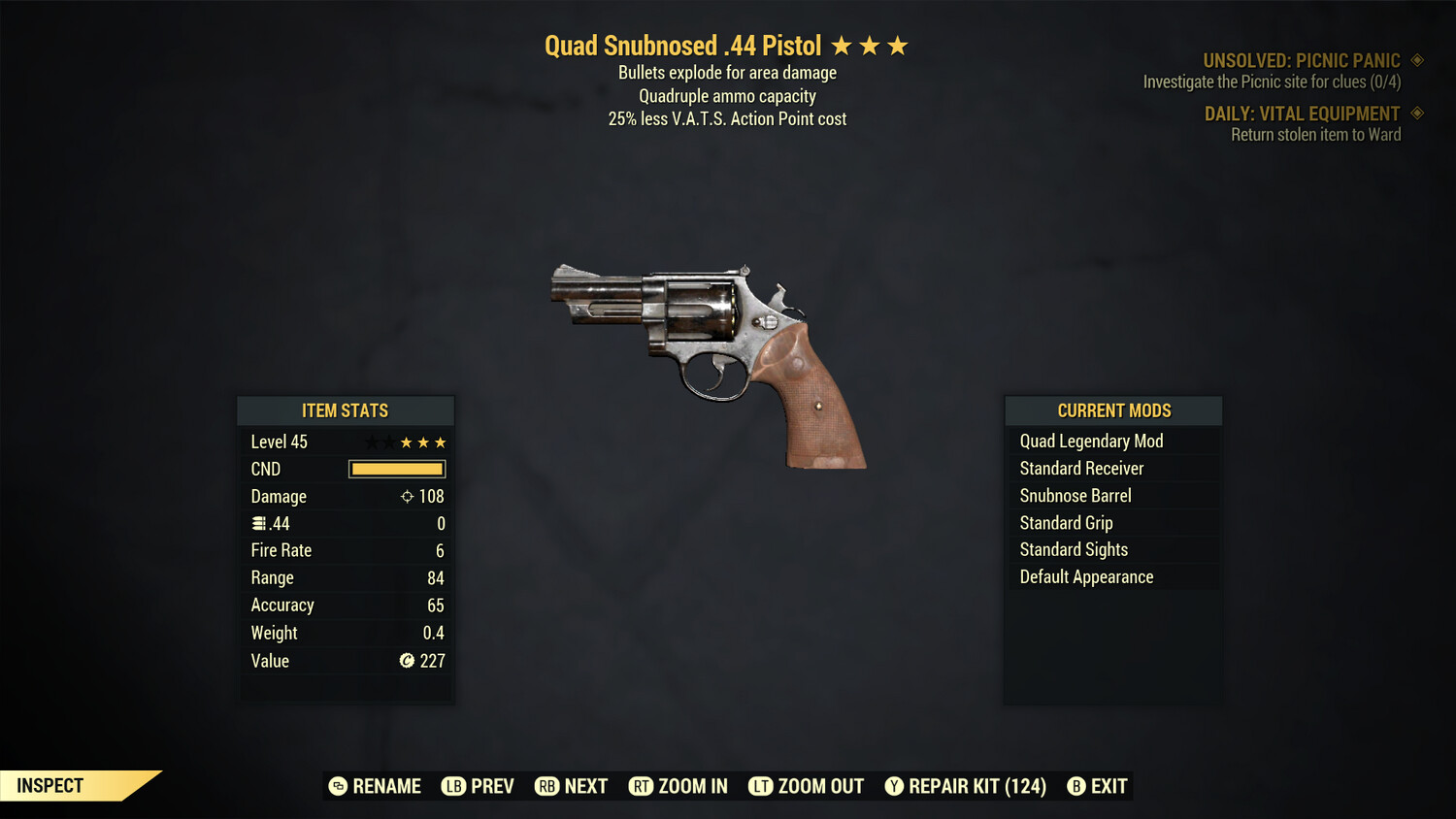Click the CURRENT MODS panel header
The width and height of the screenshot is (1456, 819).
point(1112,409)
